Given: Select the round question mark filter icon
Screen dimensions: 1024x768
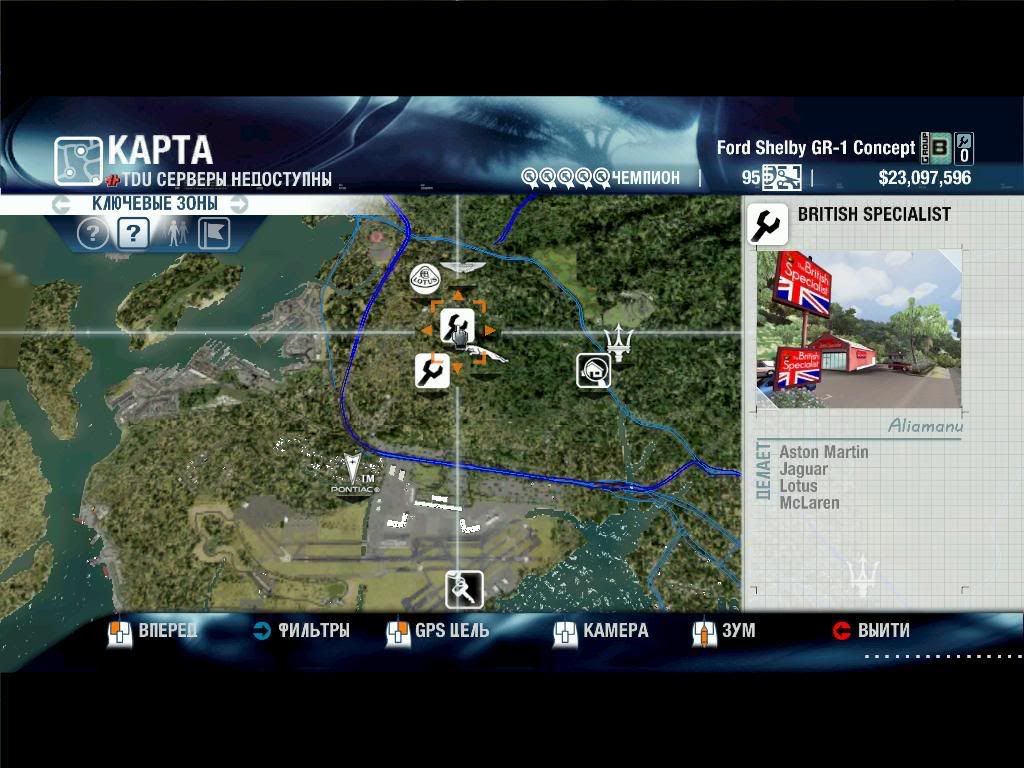Looking at the screenshot, I should [x=93, y=234].
